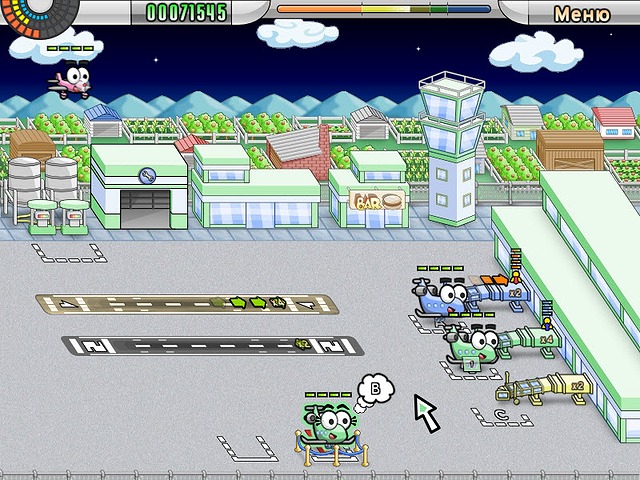The height and width of the screenshot is (480, 640).
Task: Choose the upper runway with green arrows
Action: [x=178, y=302]
